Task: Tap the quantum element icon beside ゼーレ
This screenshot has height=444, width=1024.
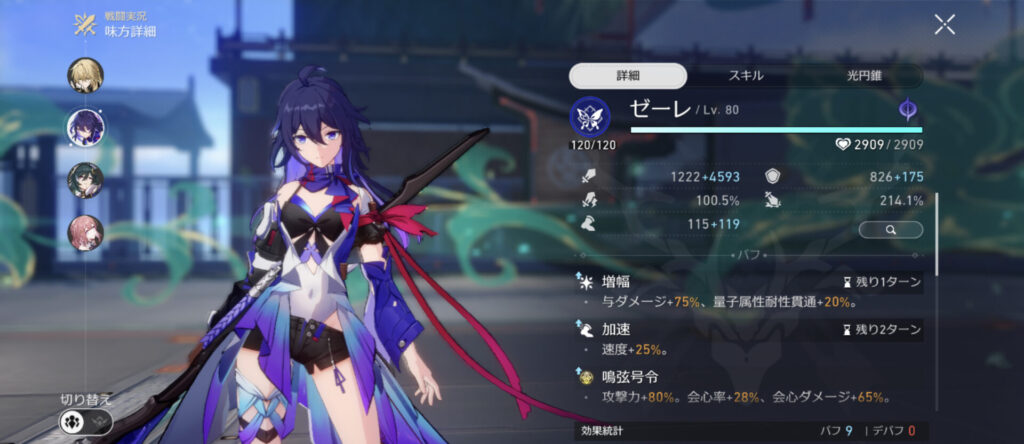Action: click(x=907, y=110)
